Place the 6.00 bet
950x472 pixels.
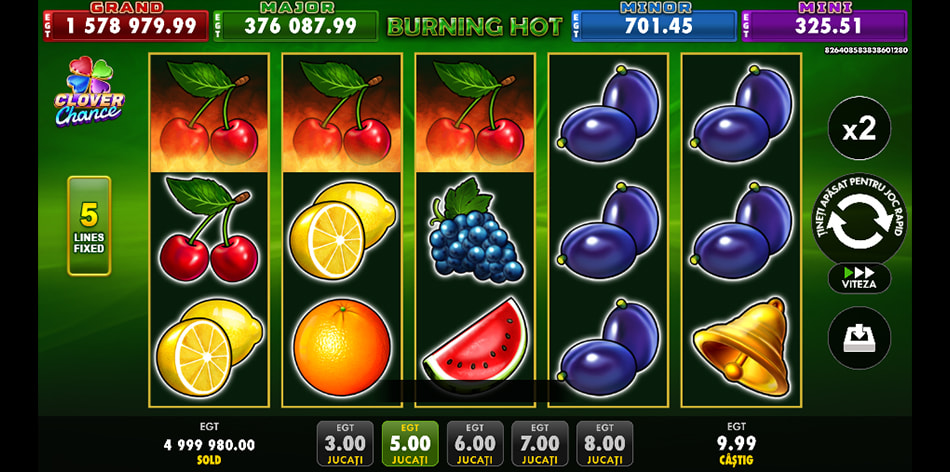(x=475, y=443)
